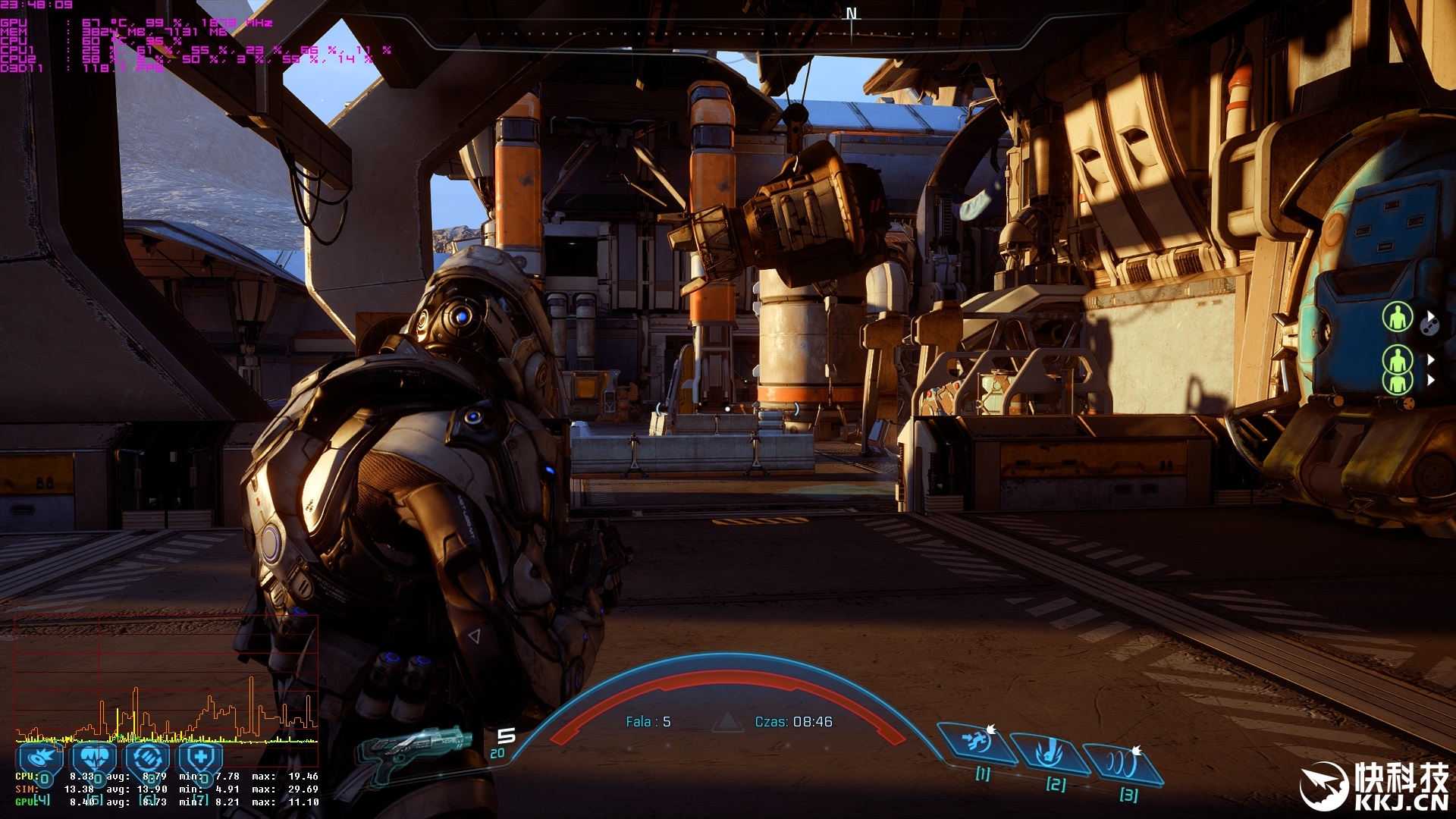
Task: Use the downward fist slam ability
Action: click(1050, 753)
